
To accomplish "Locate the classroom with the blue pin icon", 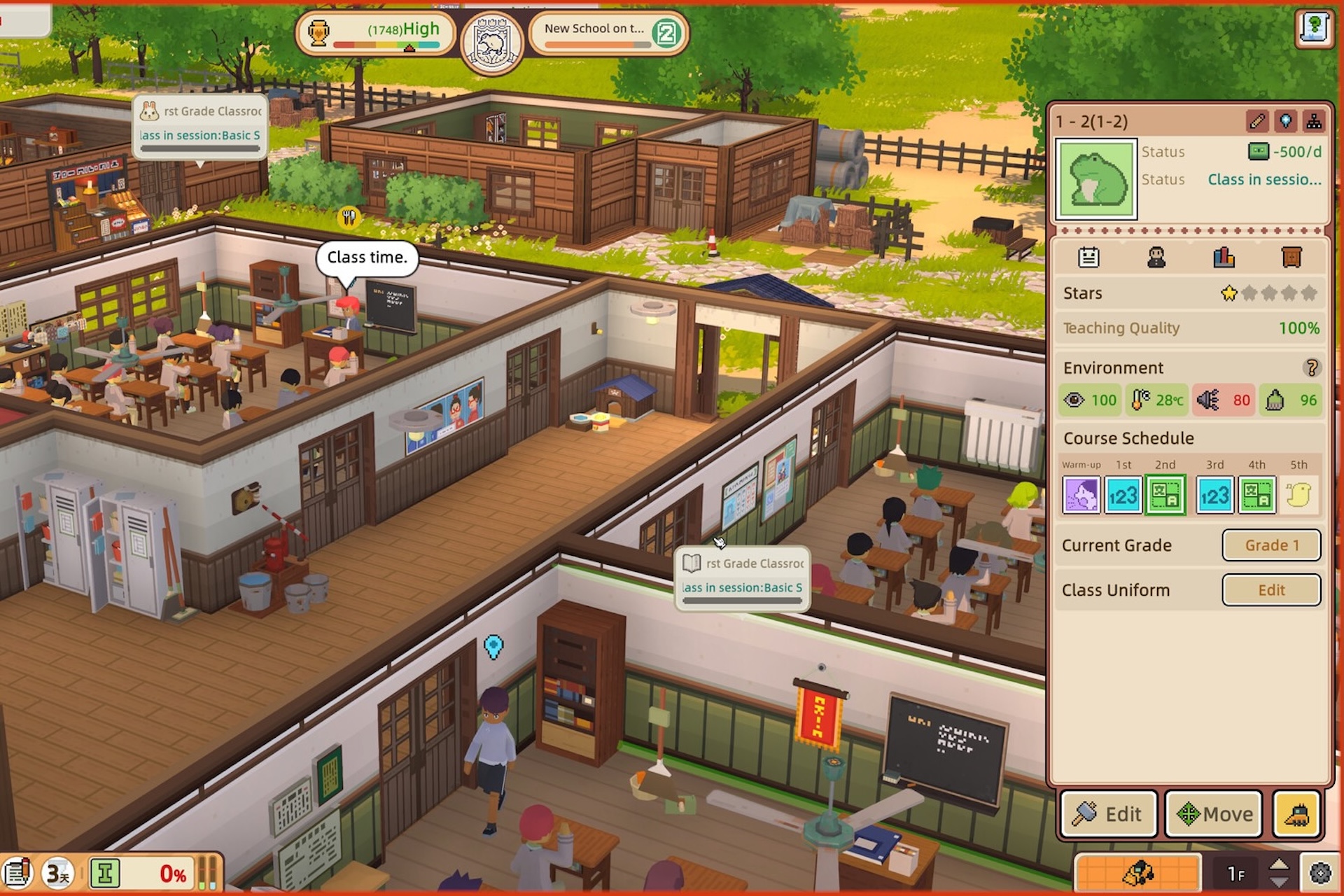I will (1286, 121).
